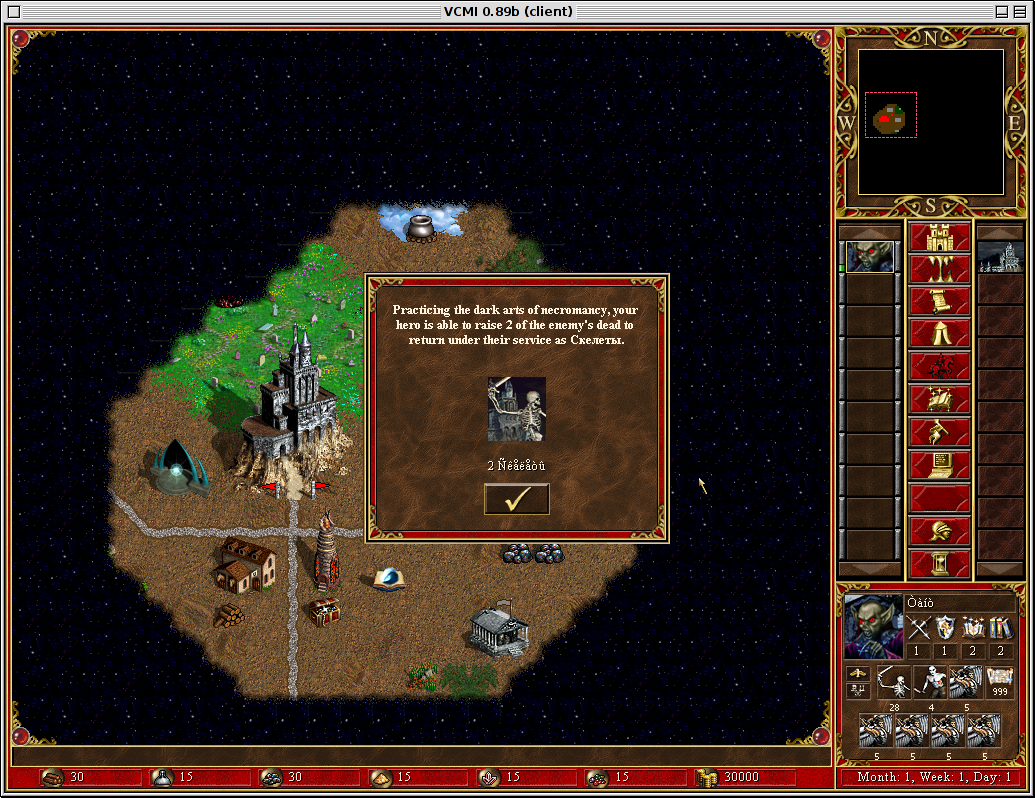Open the kingdom overview castle button
Viewport: 1035px width, 798px height.
click(x=939, y=238)
